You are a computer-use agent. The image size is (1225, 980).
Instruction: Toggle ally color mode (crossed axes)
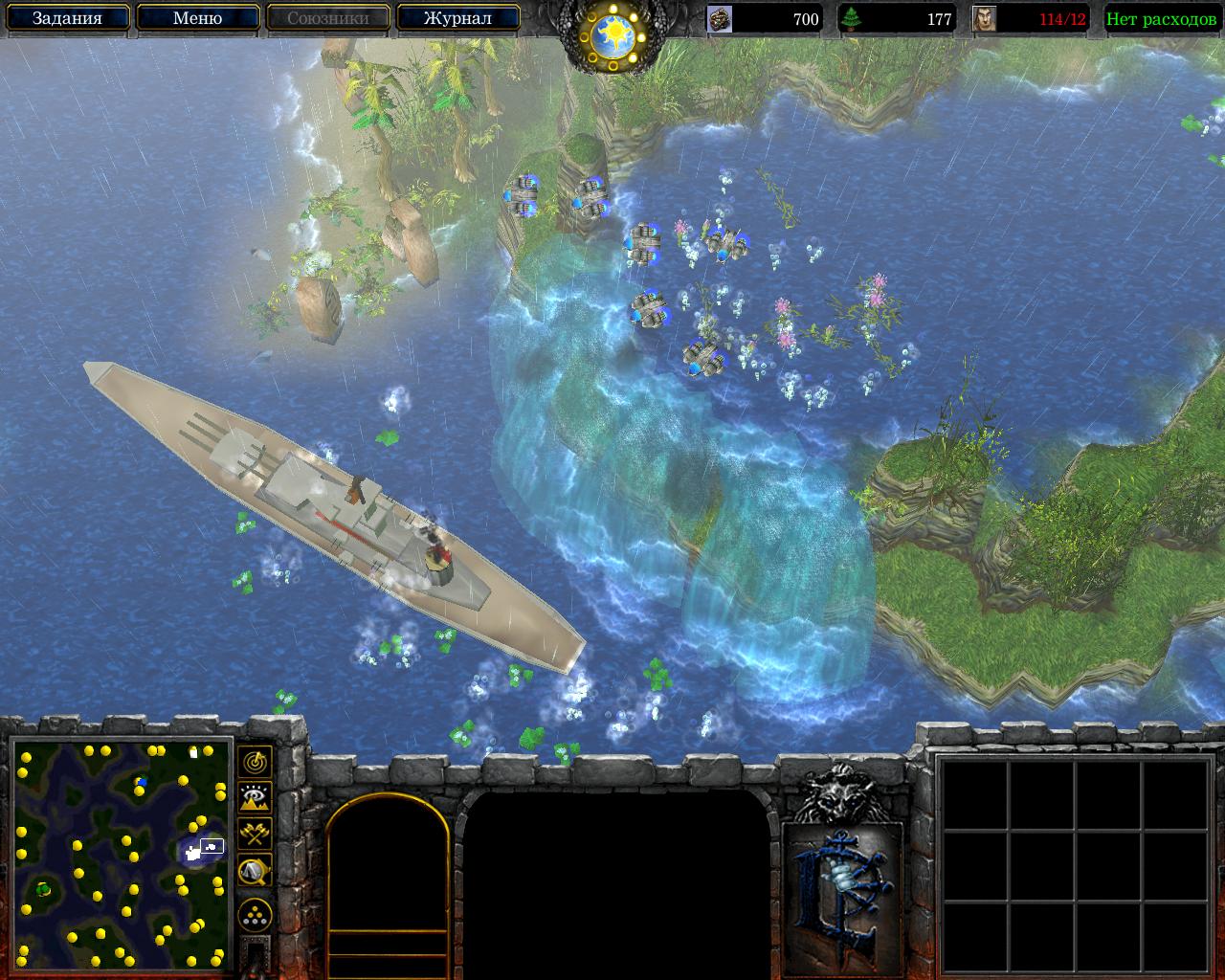click(x=255, y=833)
